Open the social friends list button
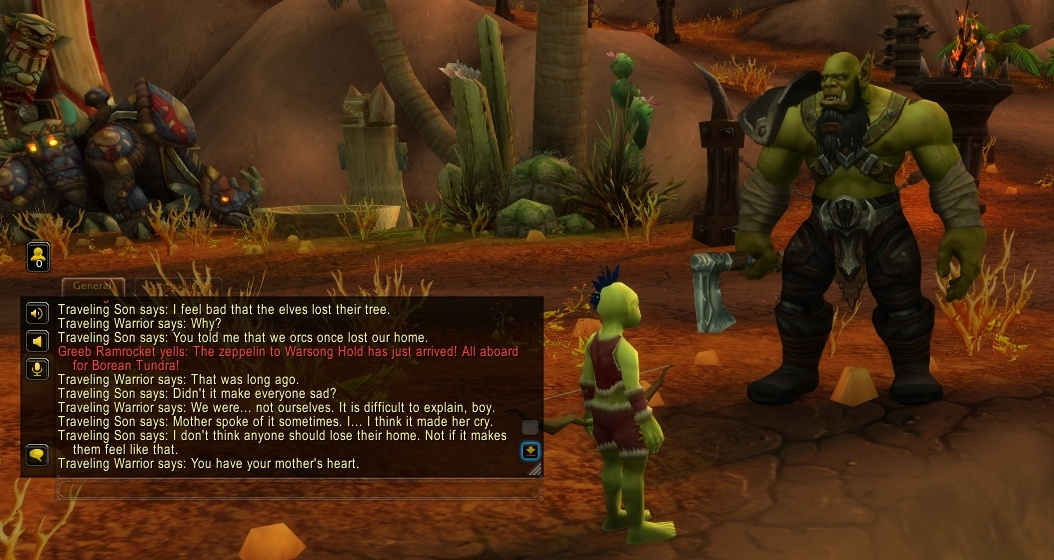Viewport: 1054px width, 560px height. point(38,256)
